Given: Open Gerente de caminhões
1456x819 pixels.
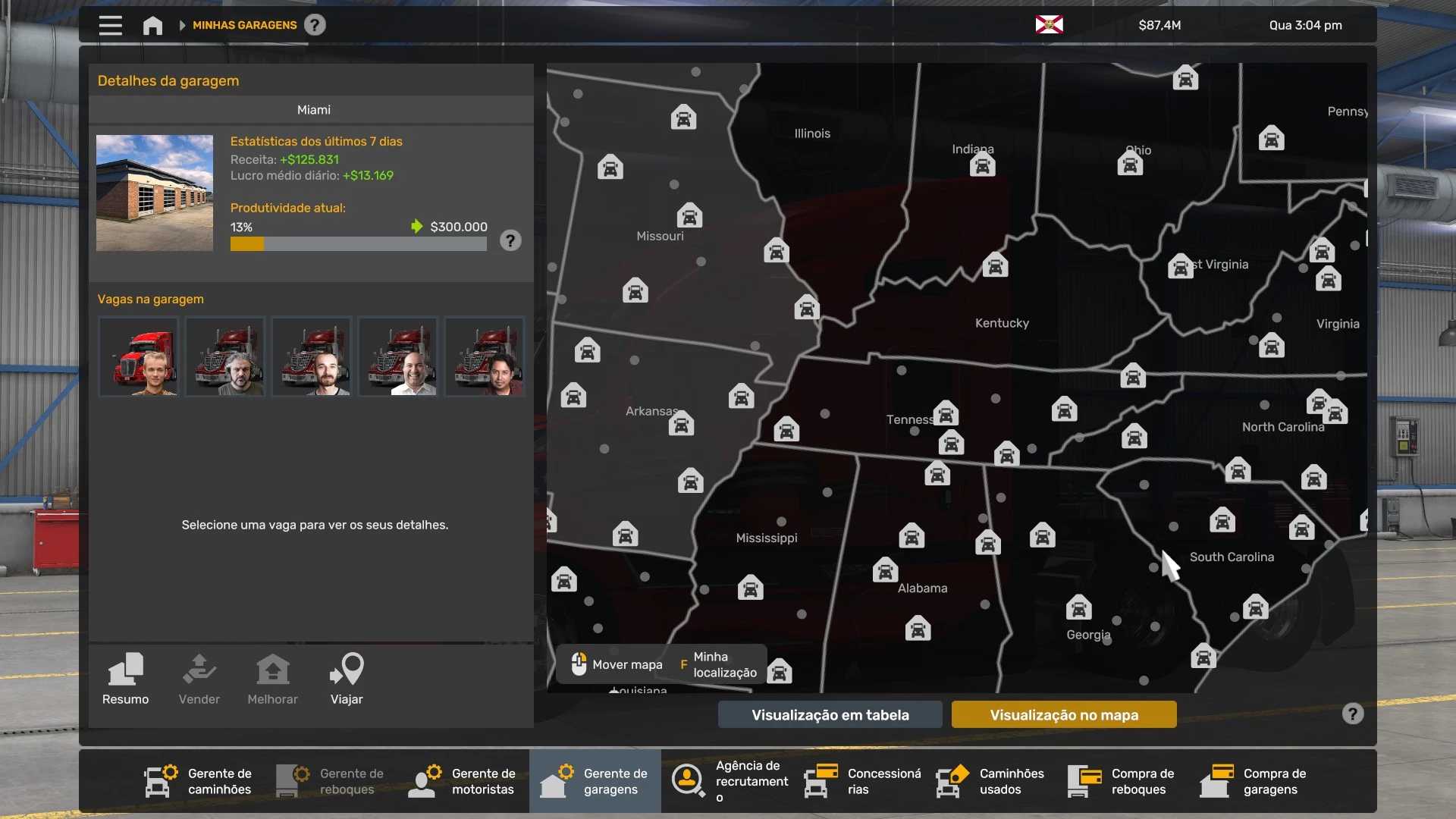Looking at the screenshot, I should pyautogui.click(x=199, y=781).
